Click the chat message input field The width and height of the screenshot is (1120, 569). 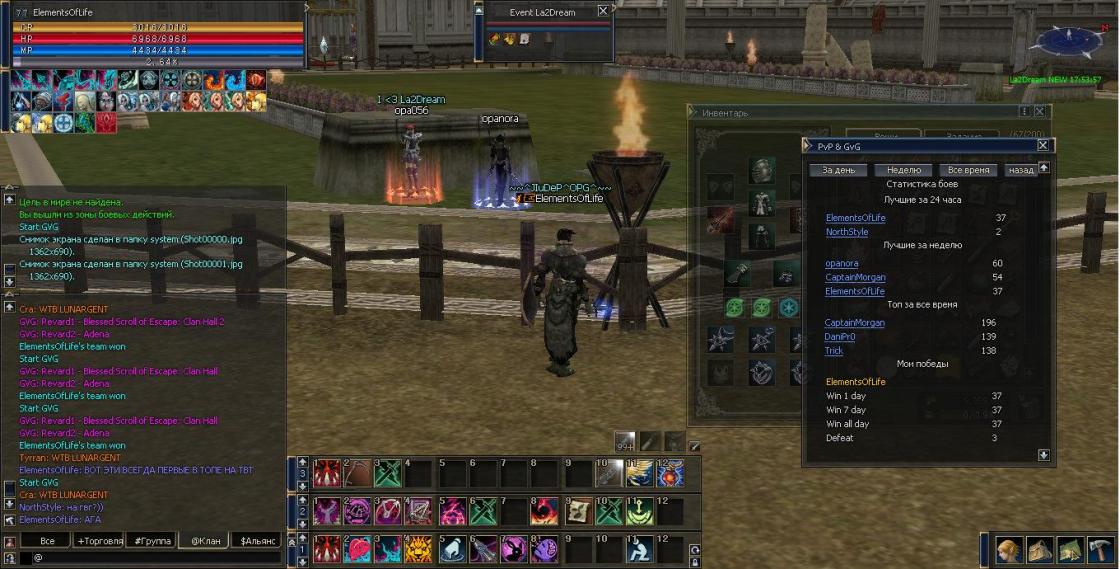150,557
